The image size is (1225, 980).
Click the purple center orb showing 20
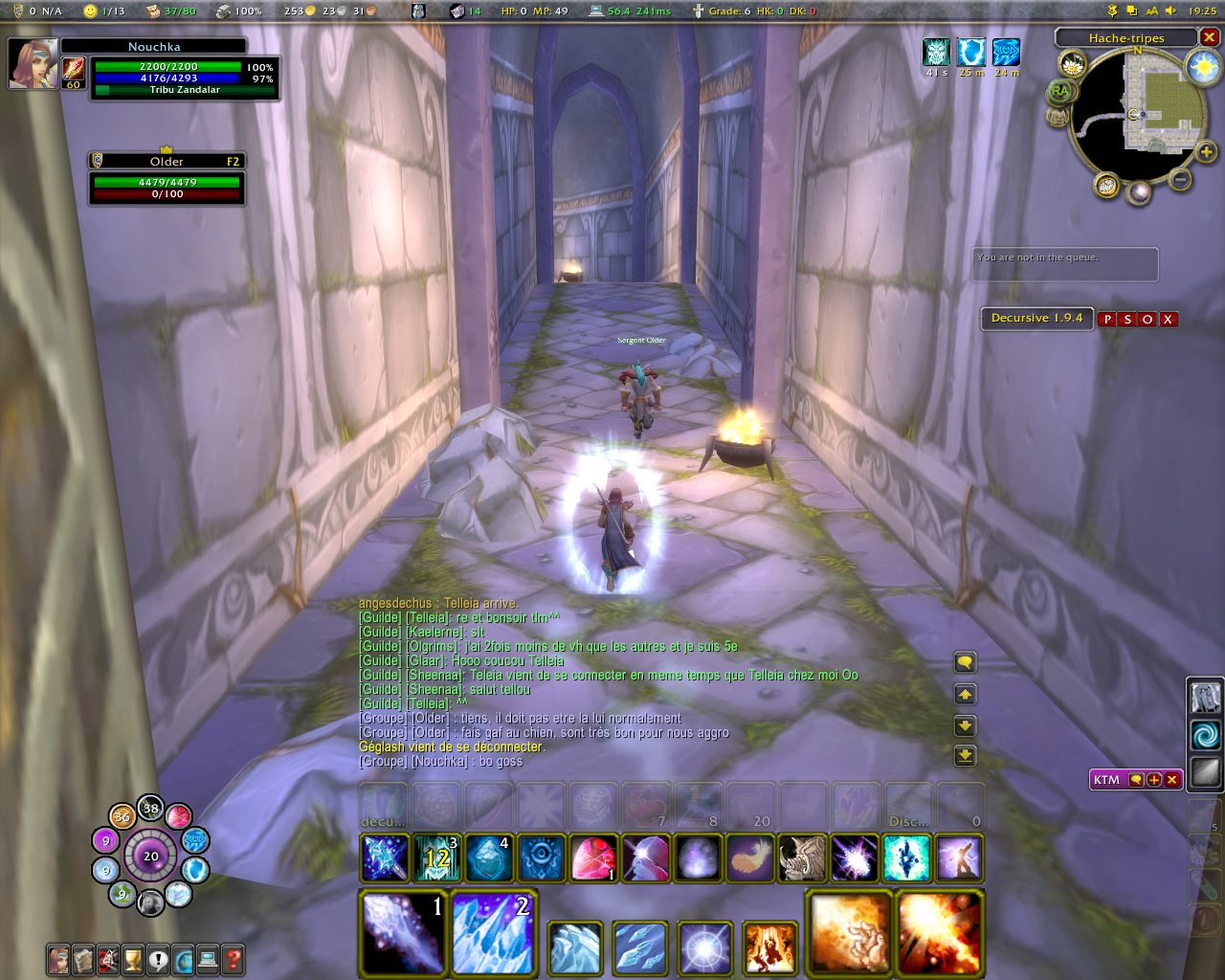click(150, 857)
